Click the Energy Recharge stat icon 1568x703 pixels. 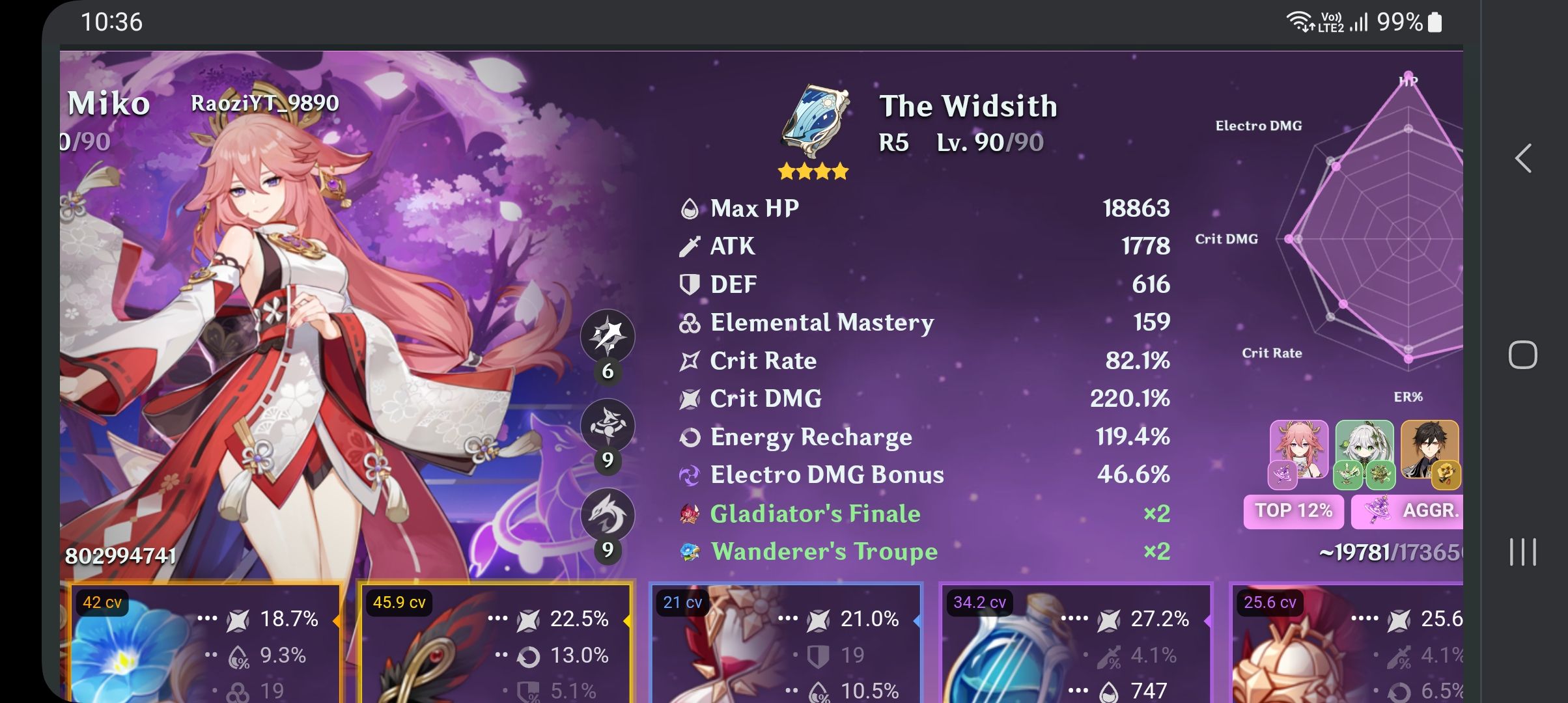690,437
